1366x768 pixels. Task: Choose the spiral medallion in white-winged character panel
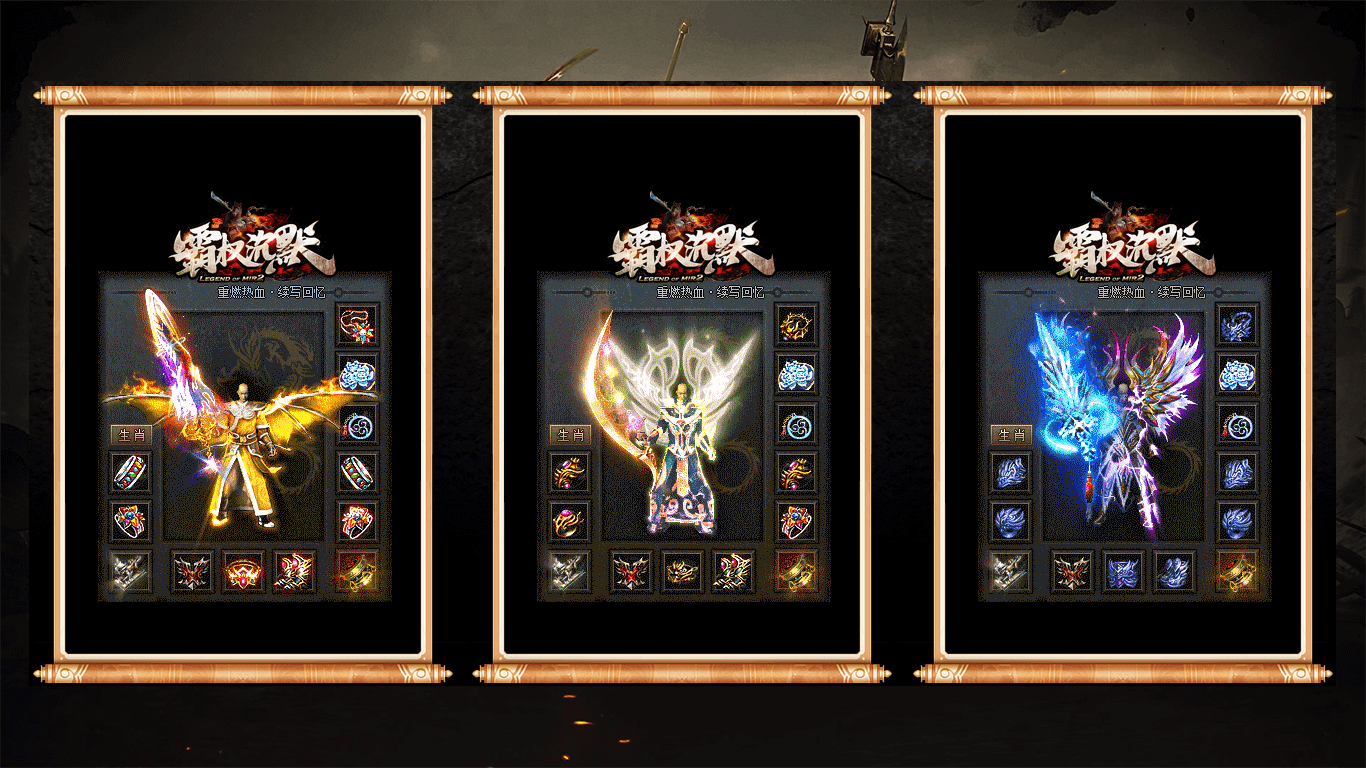797,424
